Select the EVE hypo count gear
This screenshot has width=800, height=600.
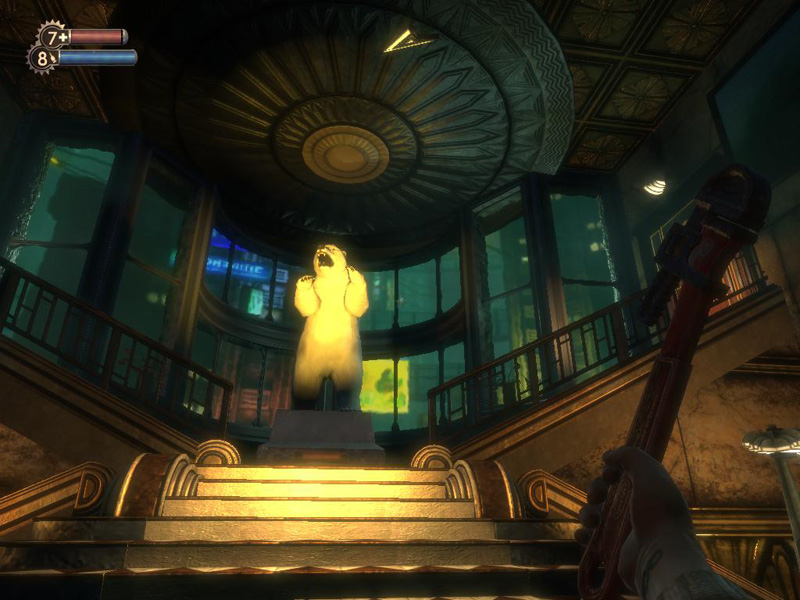pyautogui.click(x=42, y=58)
